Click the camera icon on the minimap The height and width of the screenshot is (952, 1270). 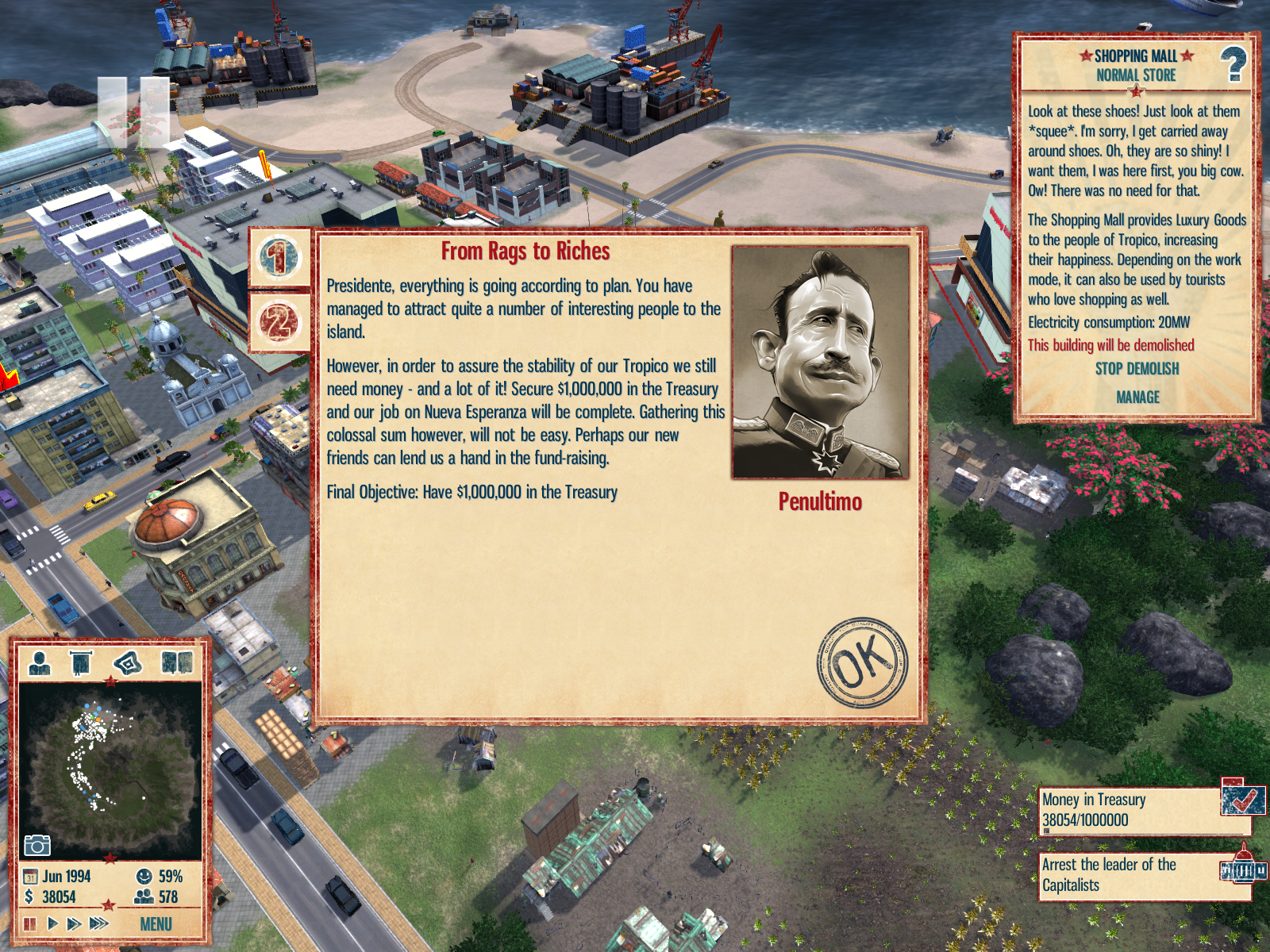(x=37, y=845)
